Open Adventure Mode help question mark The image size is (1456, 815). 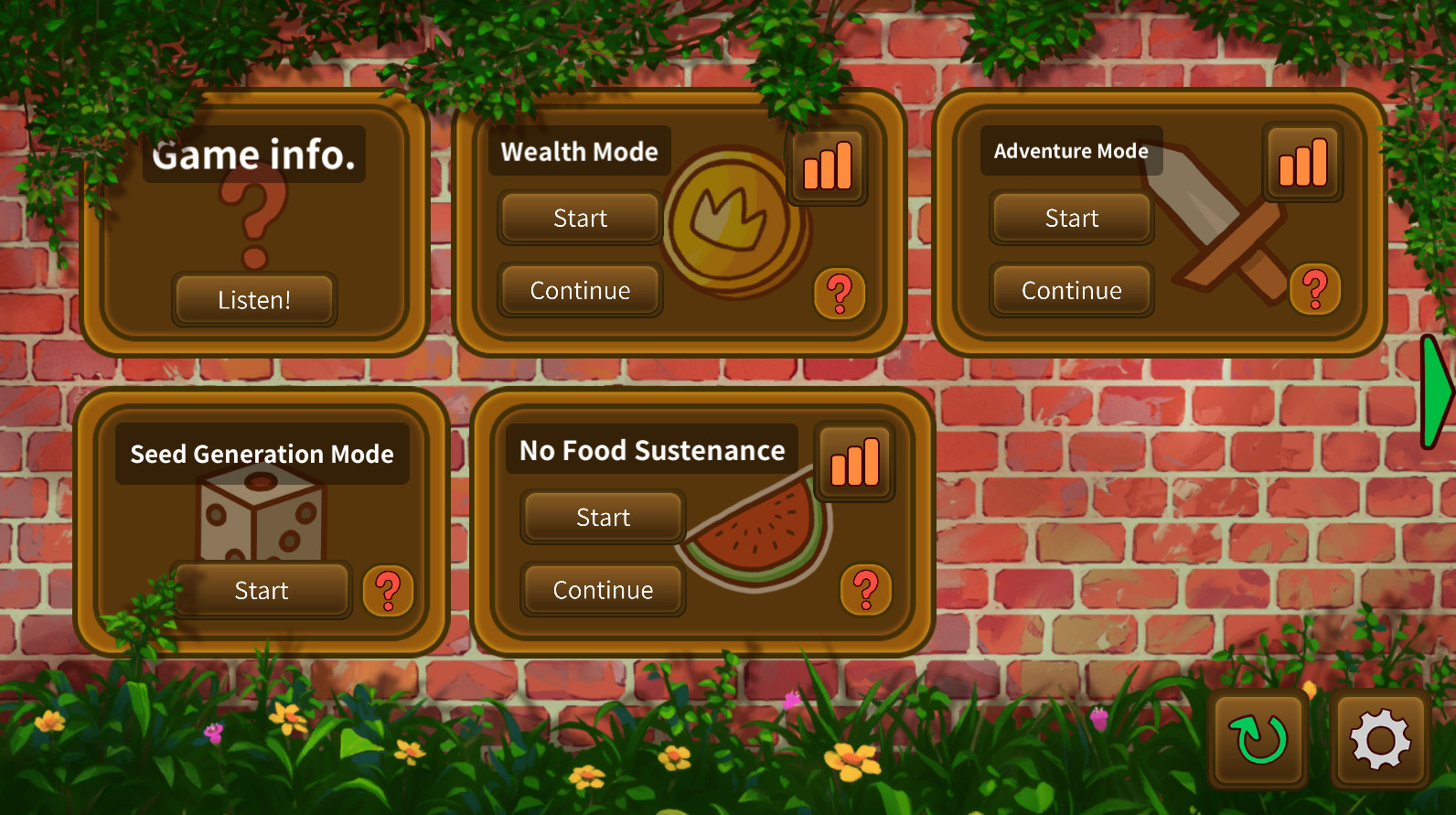[x=1314, y=289]
